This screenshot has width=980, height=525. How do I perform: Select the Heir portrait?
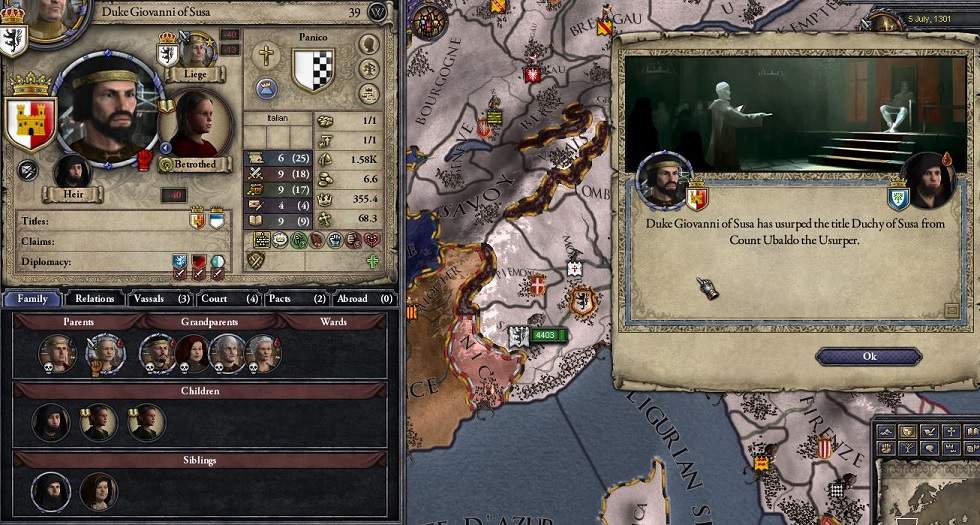tap(73, 172)
